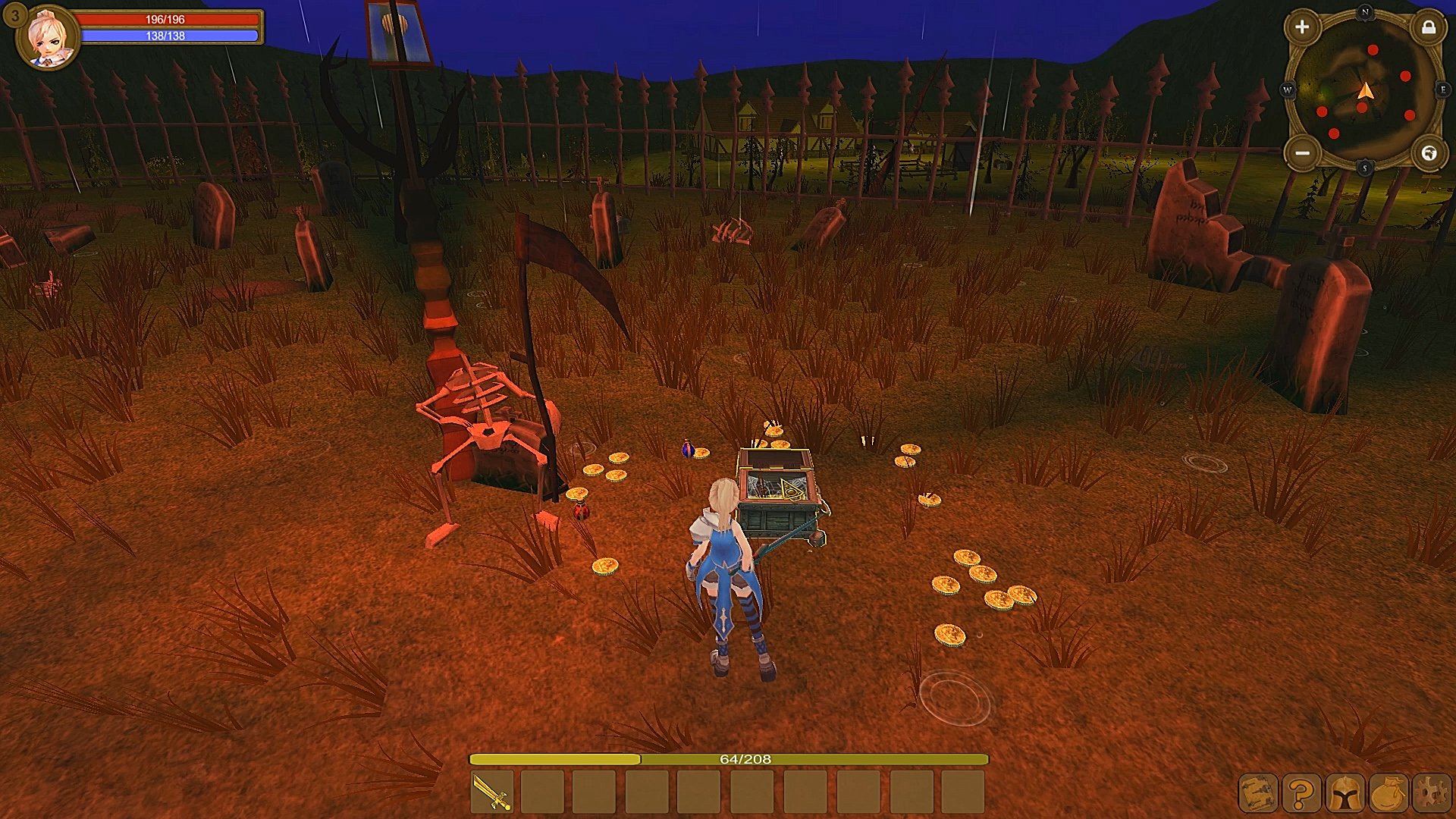
Task: Click the globe icon on the minimap
Action: (1429, 152)
